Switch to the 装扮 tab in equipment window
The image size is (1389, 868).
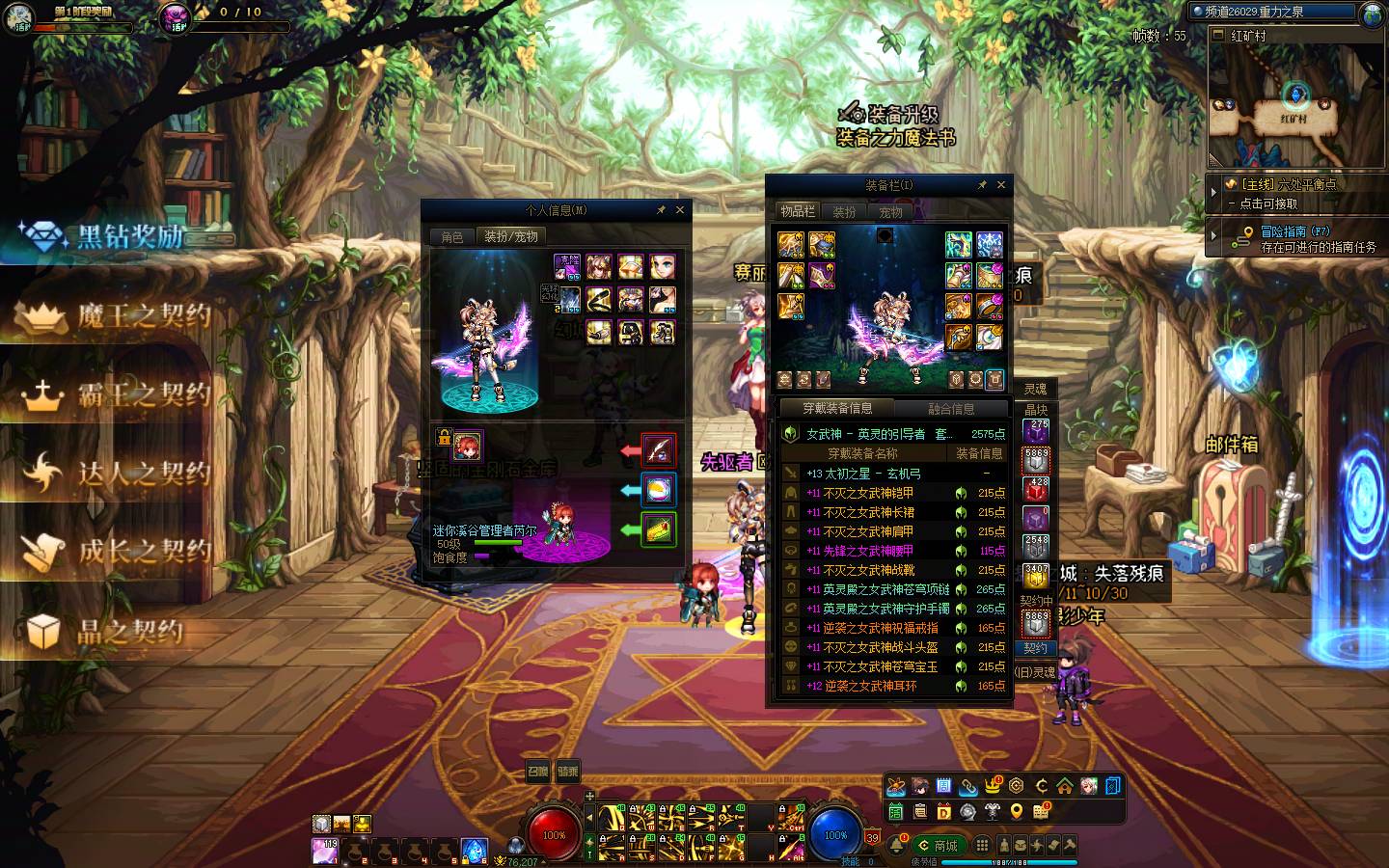844,212
